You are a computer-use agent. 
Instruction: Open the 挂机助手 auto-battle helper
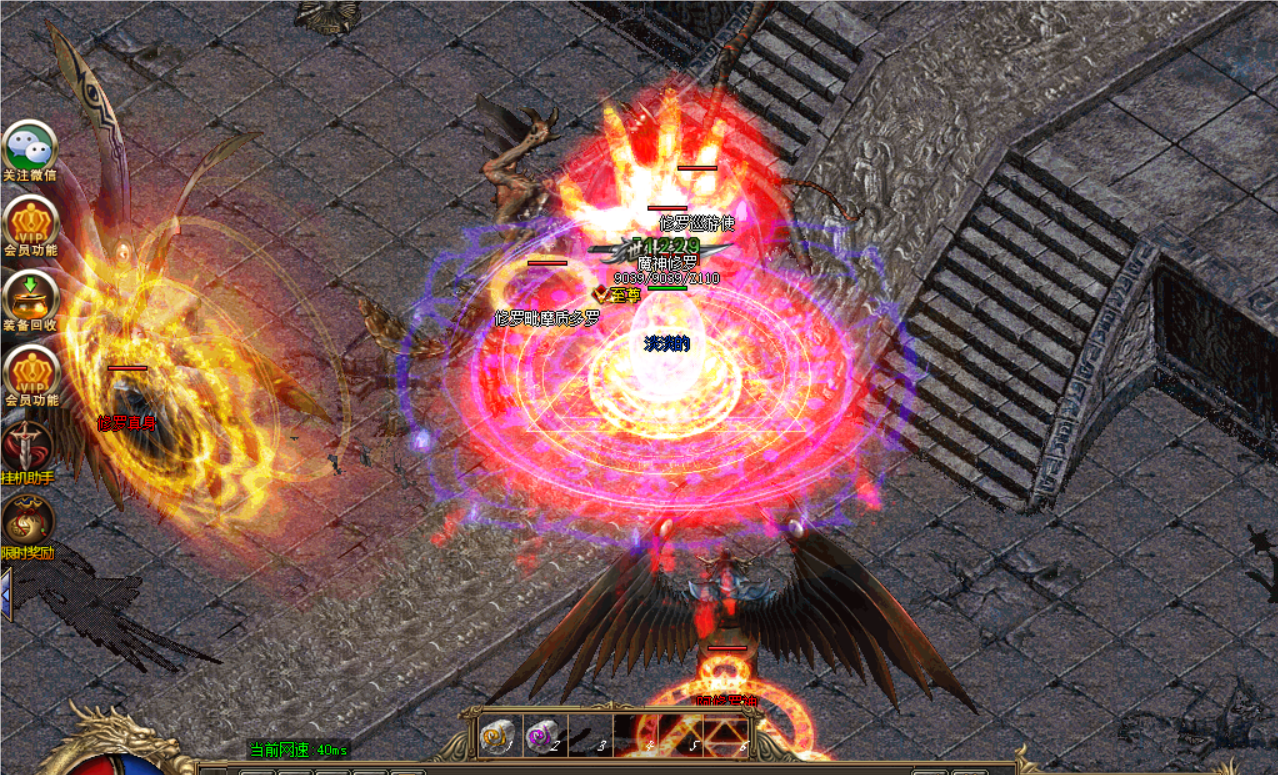click(x=27, y=447)
